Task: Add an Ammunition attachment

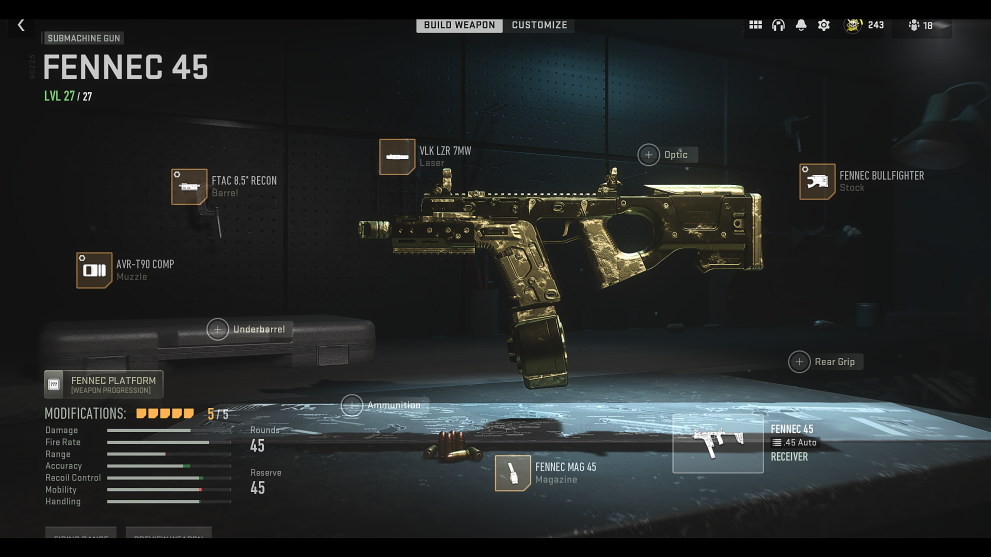Action: coord(352,405)
